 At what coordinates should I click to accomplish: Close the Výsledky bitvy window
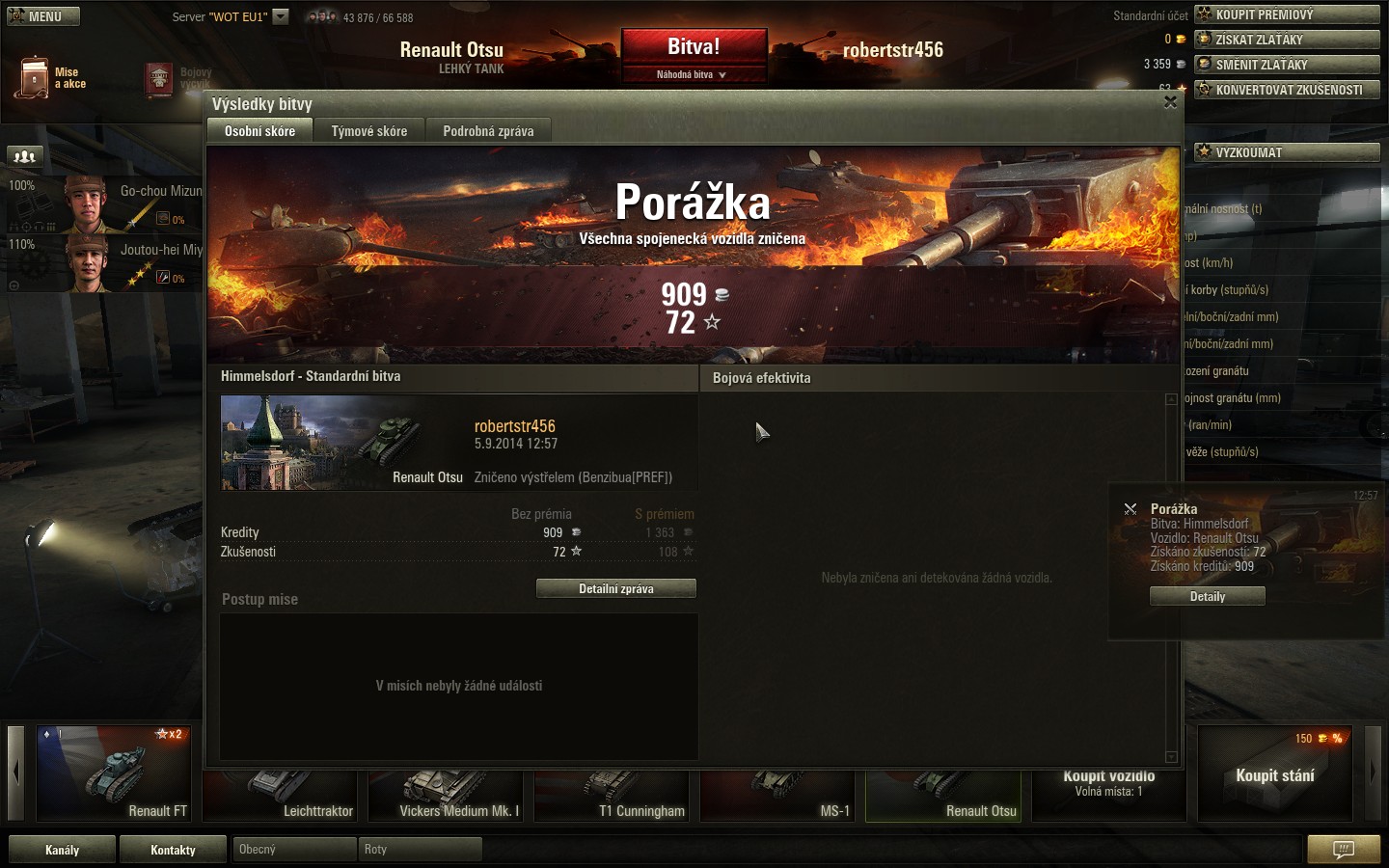(x=1170, y=102)
